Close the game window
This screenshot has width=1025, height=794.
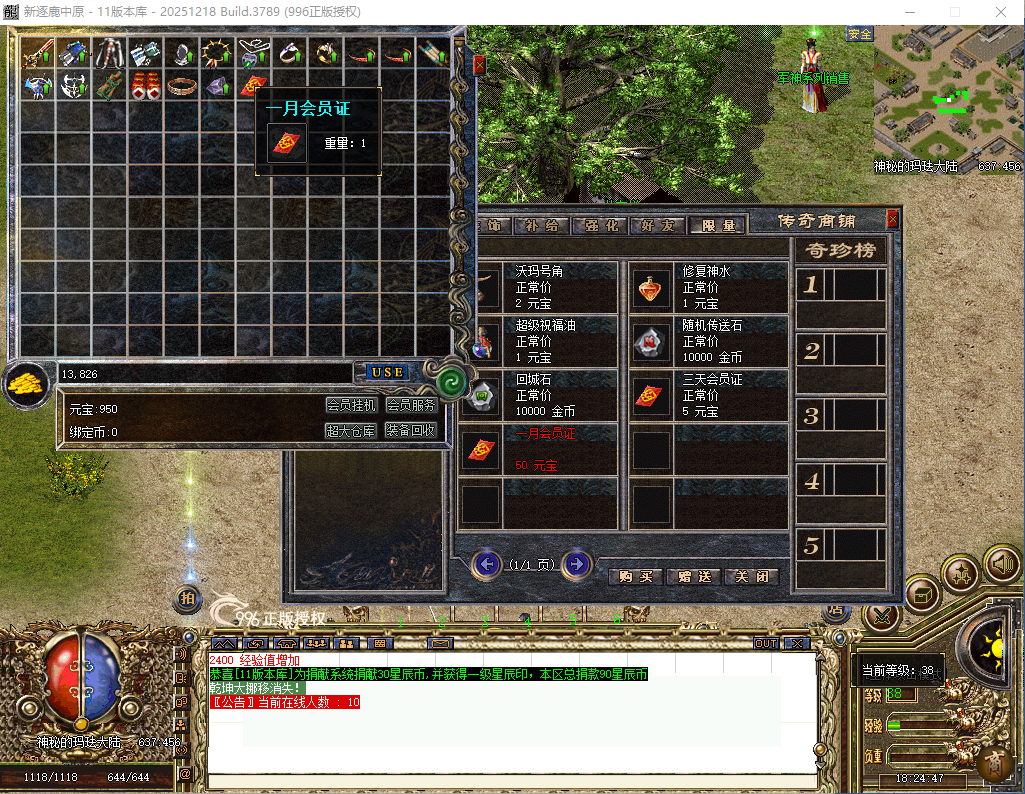pos(1001,12)
